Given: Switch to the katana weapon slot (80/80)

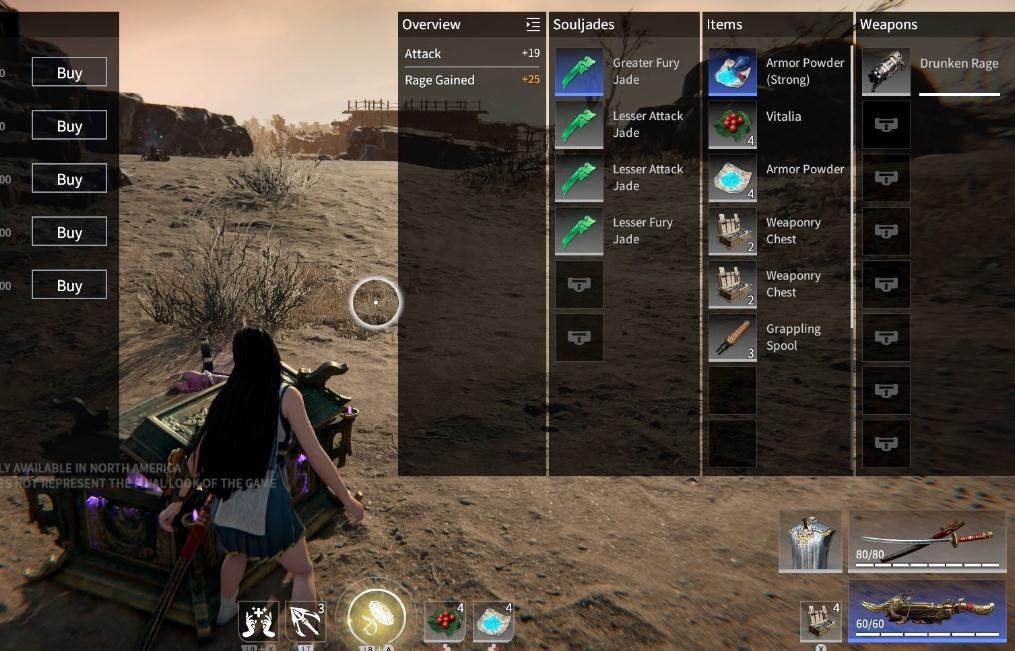Looking at the screenshot, I should coord(926,541).
